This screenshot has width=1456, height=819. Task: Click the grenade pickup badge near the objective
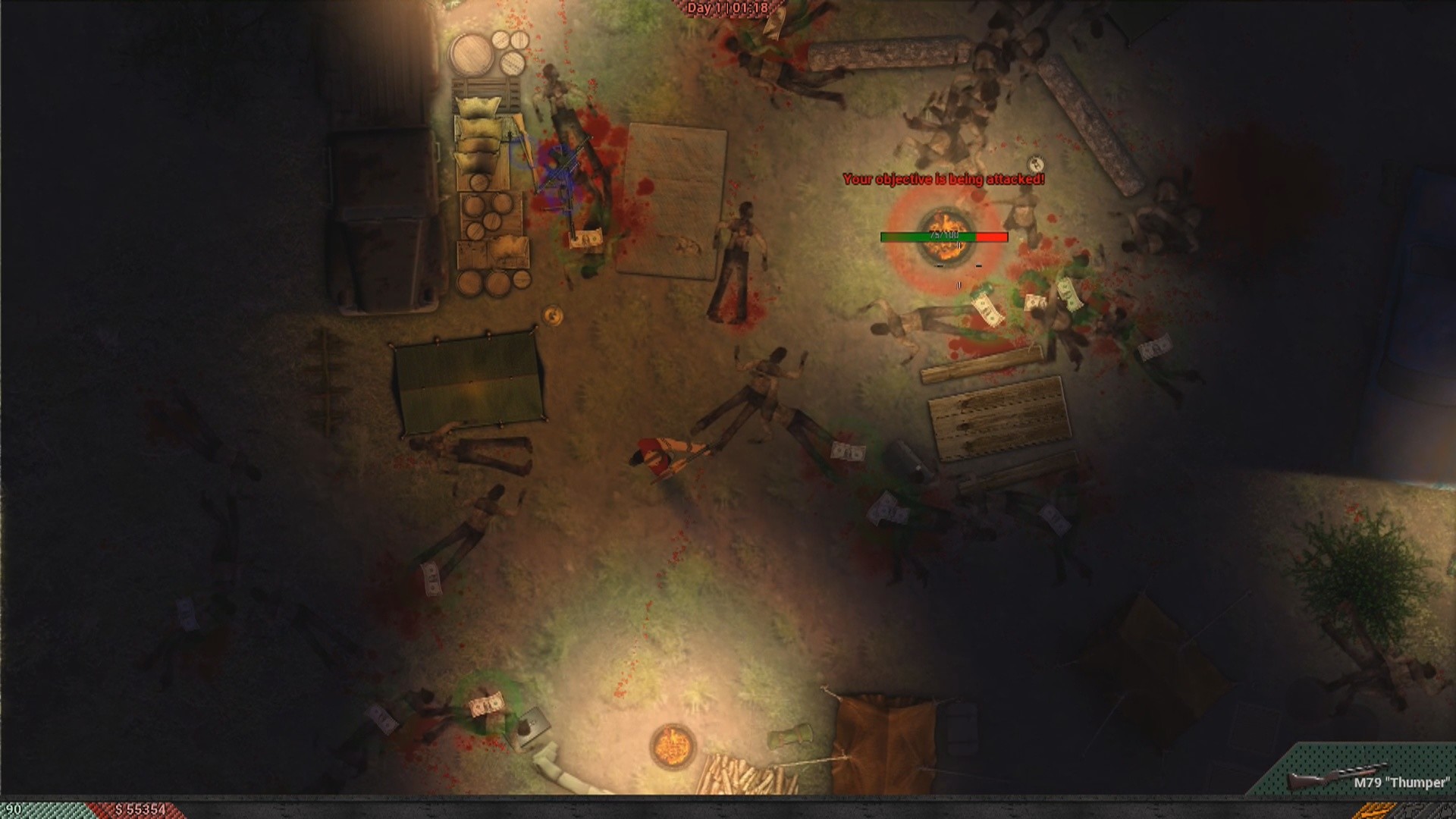1035,165
